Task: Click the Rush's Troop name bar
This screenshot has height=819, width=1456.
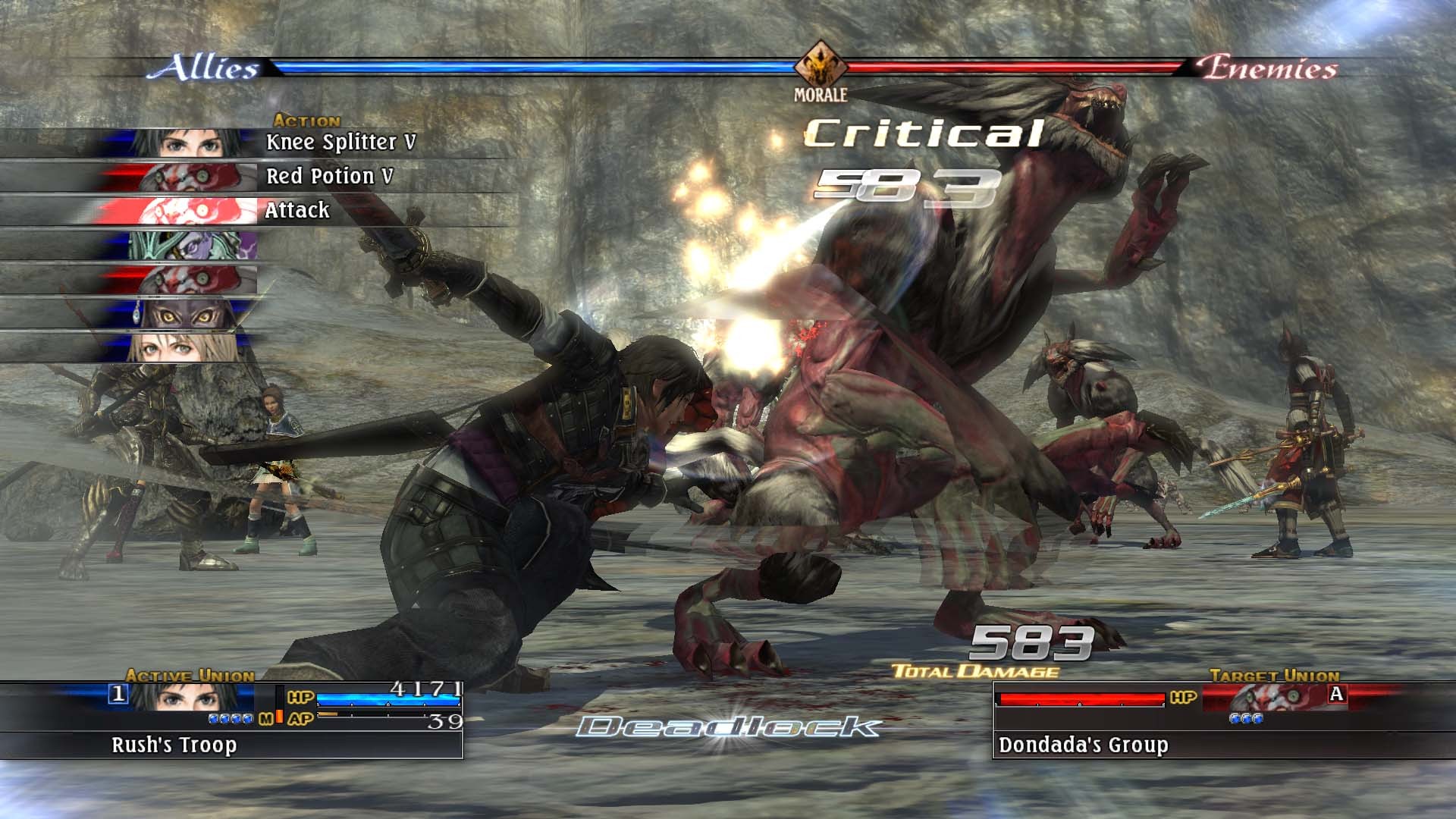Action: click(174, 746)
